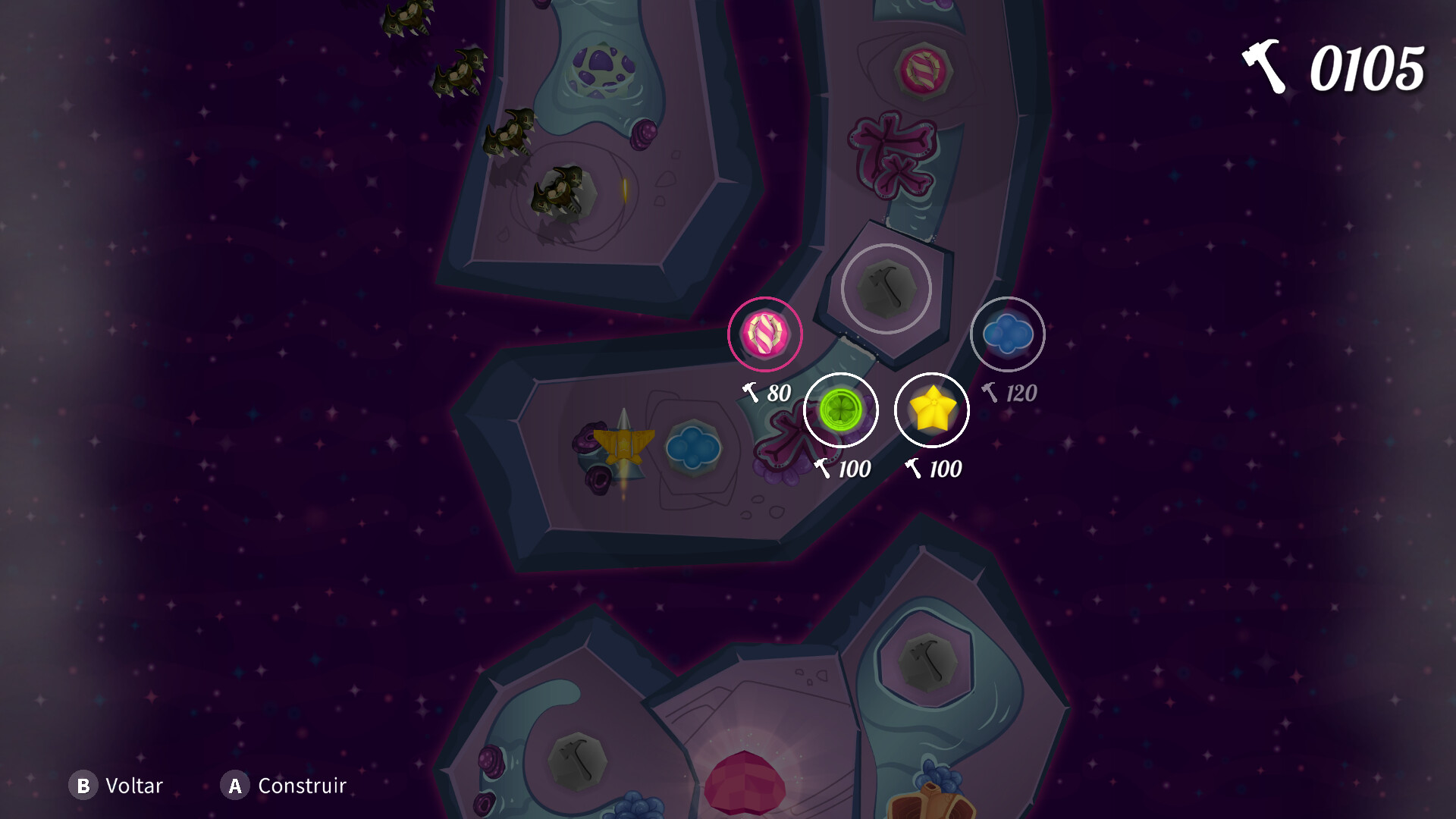1456x819 pixels.
Task: Select the yellow star tower costing 100
Action: (931, 409)
